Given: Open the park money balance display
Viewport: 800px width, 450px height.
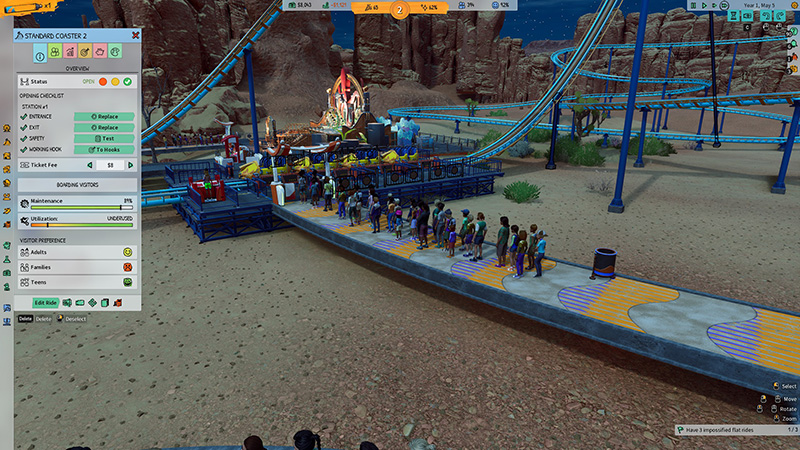Looking at the screenshot, I should point(299,5).
